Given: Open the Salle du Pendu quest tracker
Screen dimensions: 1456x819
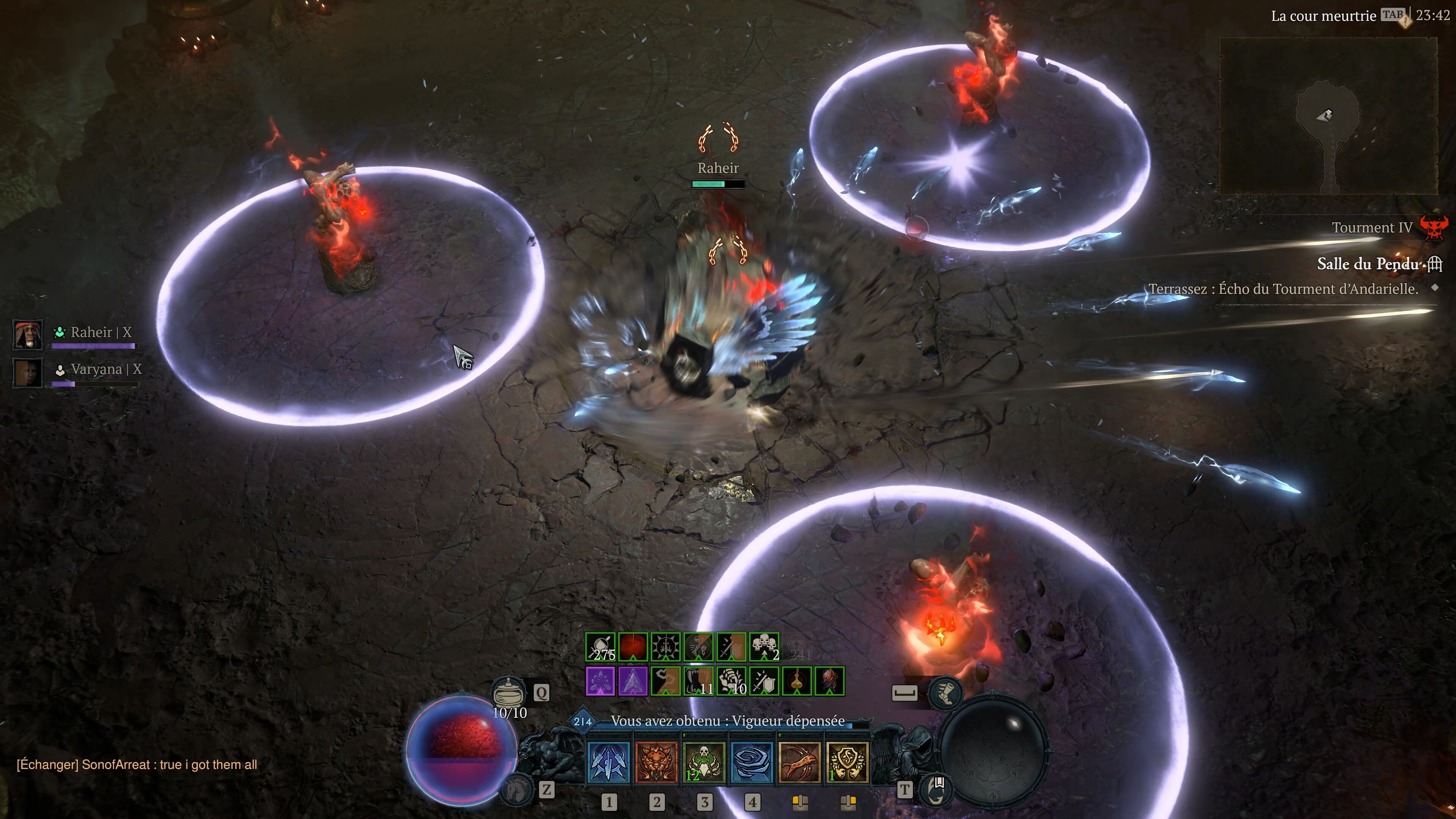Looking at the screenshot, I should pyautogui.click(x=1367, y=264).
